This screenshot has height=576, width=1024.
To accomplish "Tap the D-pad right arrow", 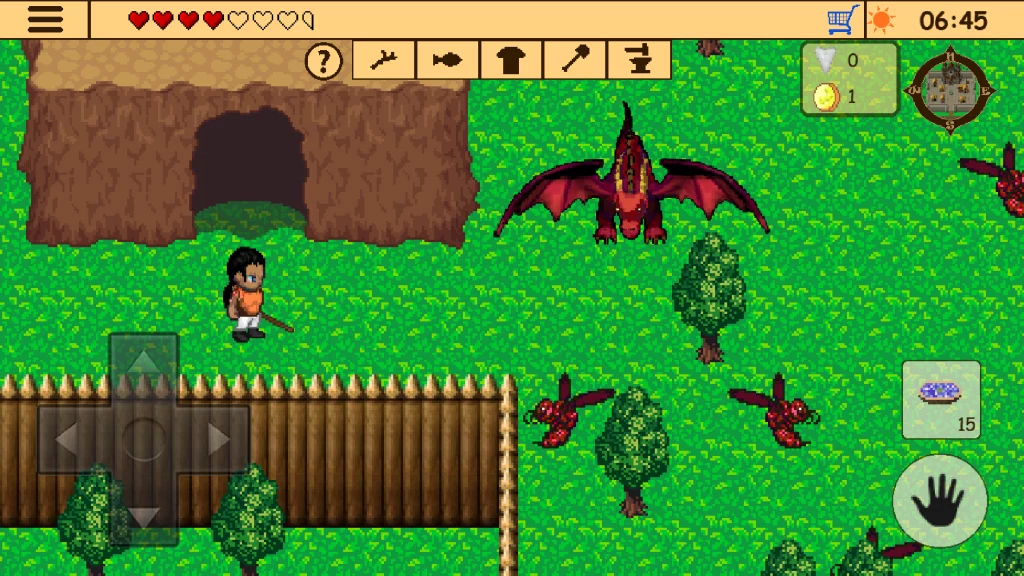I will point(219,438).
